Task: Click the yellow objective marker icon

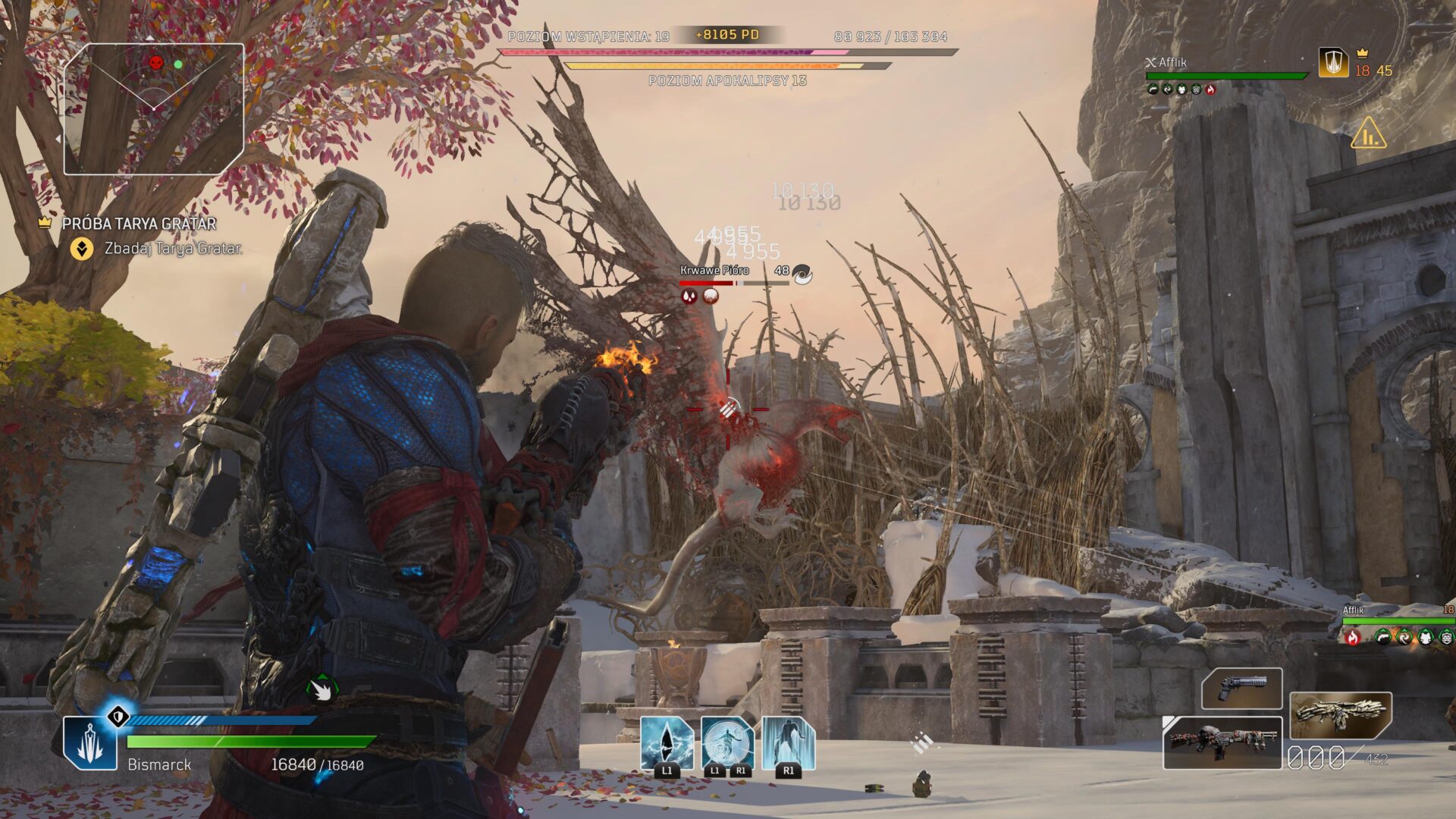Action: click(81, 248)
